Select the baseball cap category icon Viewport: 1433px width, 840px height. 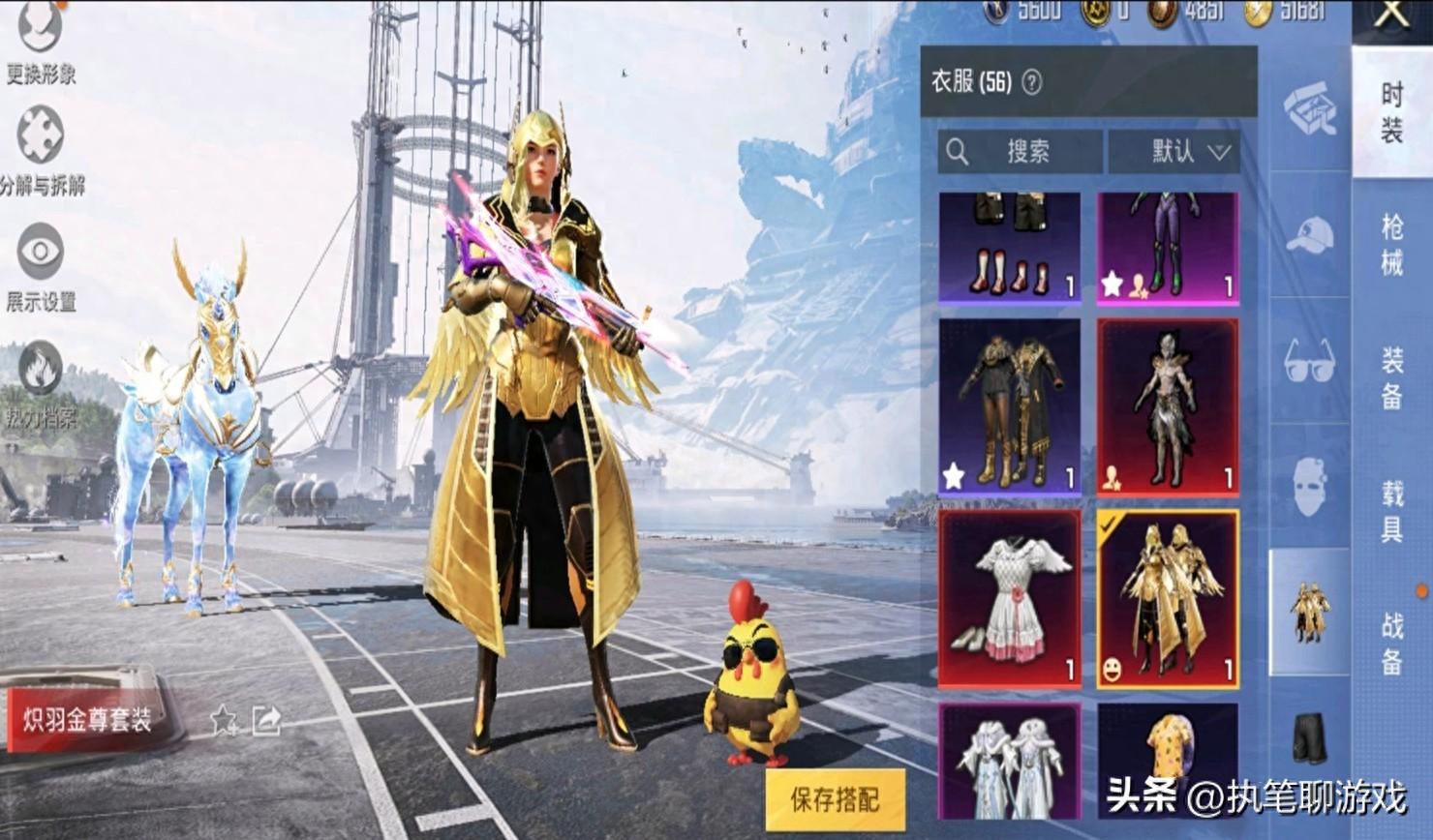(1309, 234)
